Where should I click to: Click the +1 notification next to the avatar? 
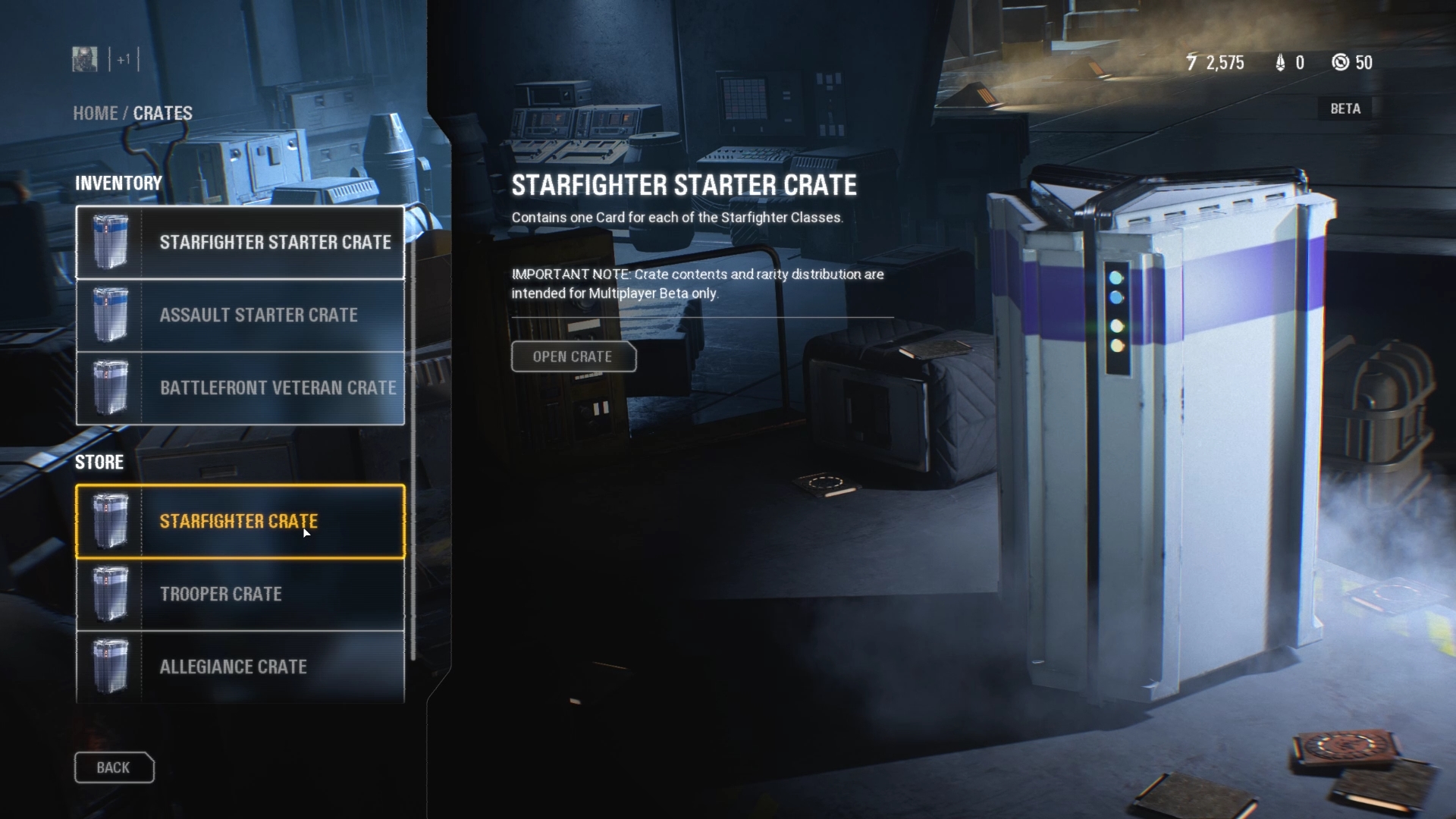124,59
